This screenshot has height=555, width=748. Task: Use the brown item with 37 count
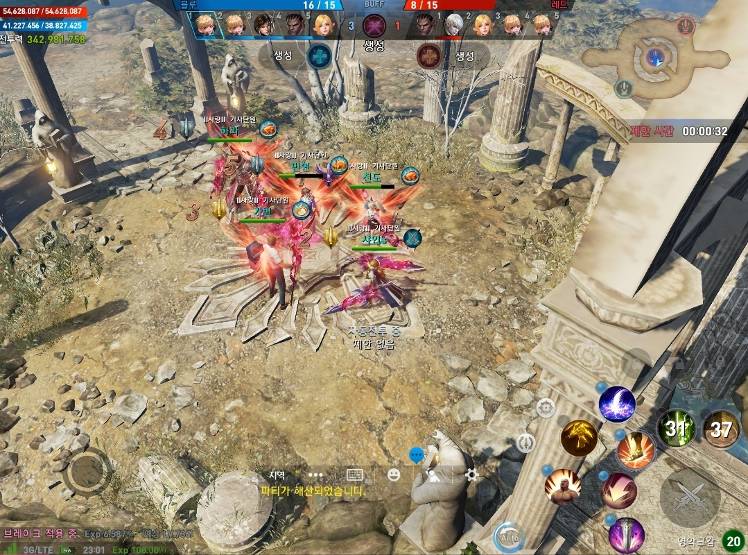pos(721,428)
